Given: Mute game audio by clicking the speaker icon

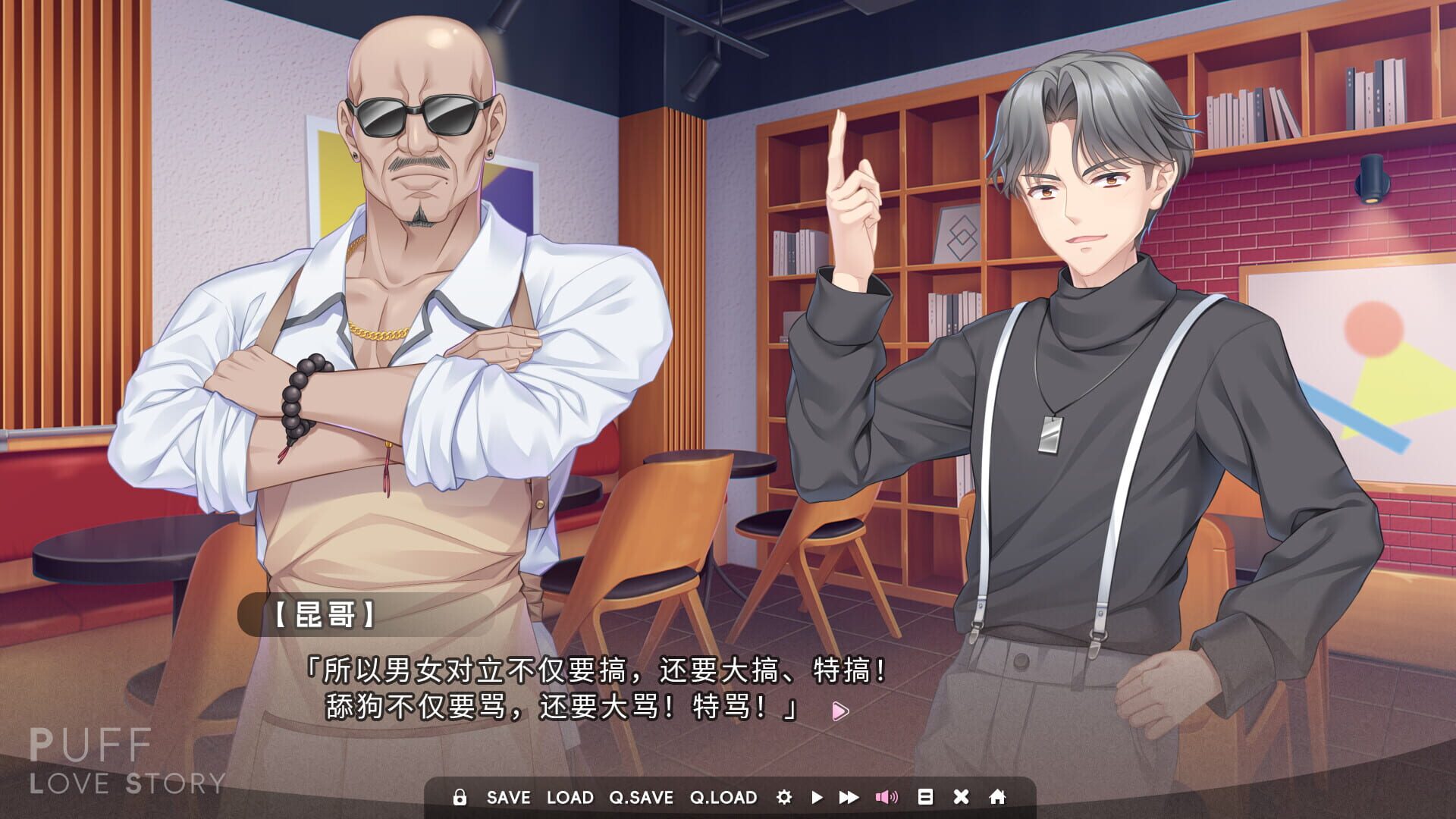Looking at the screenshot, I should [887, 797].
